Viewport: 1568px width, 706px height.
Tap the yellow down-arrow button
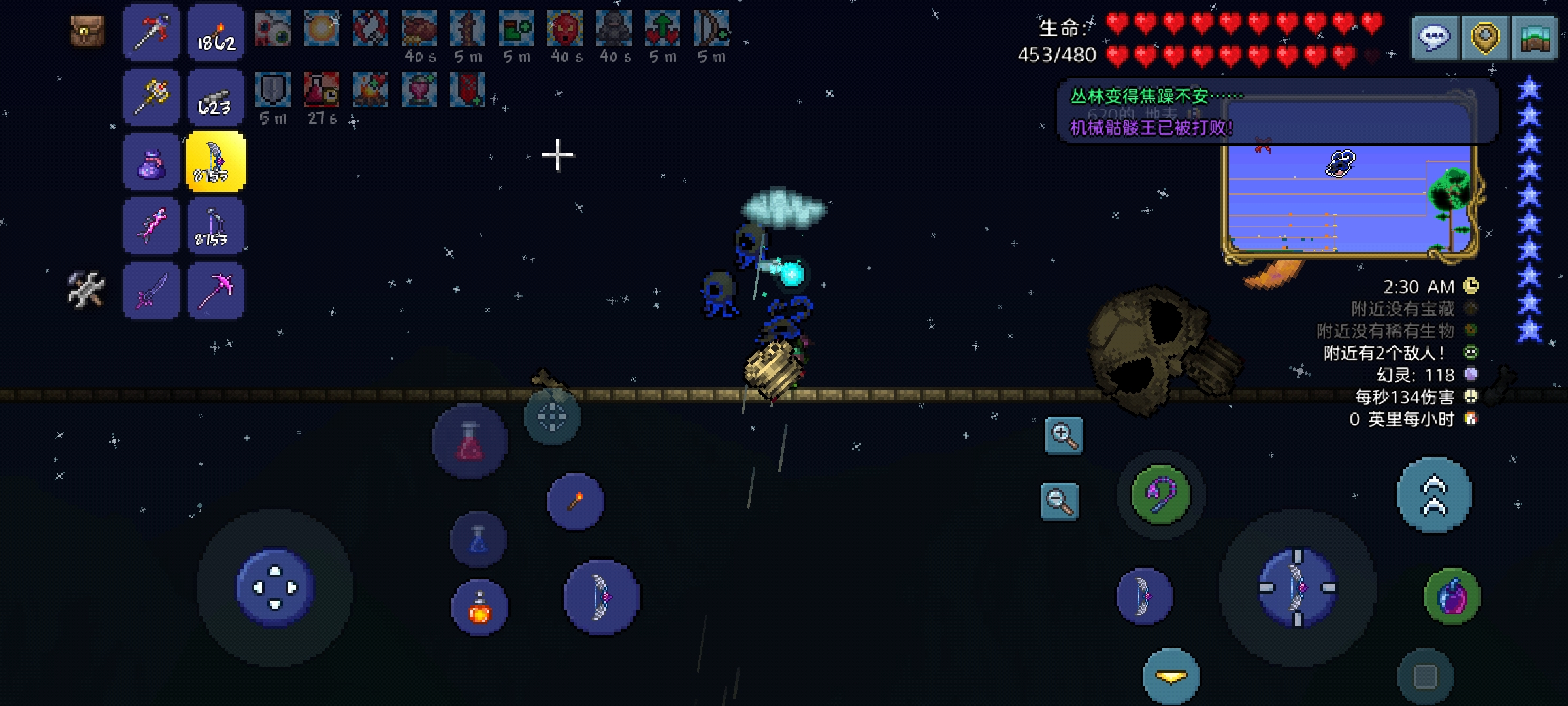tap(1171, 677)
